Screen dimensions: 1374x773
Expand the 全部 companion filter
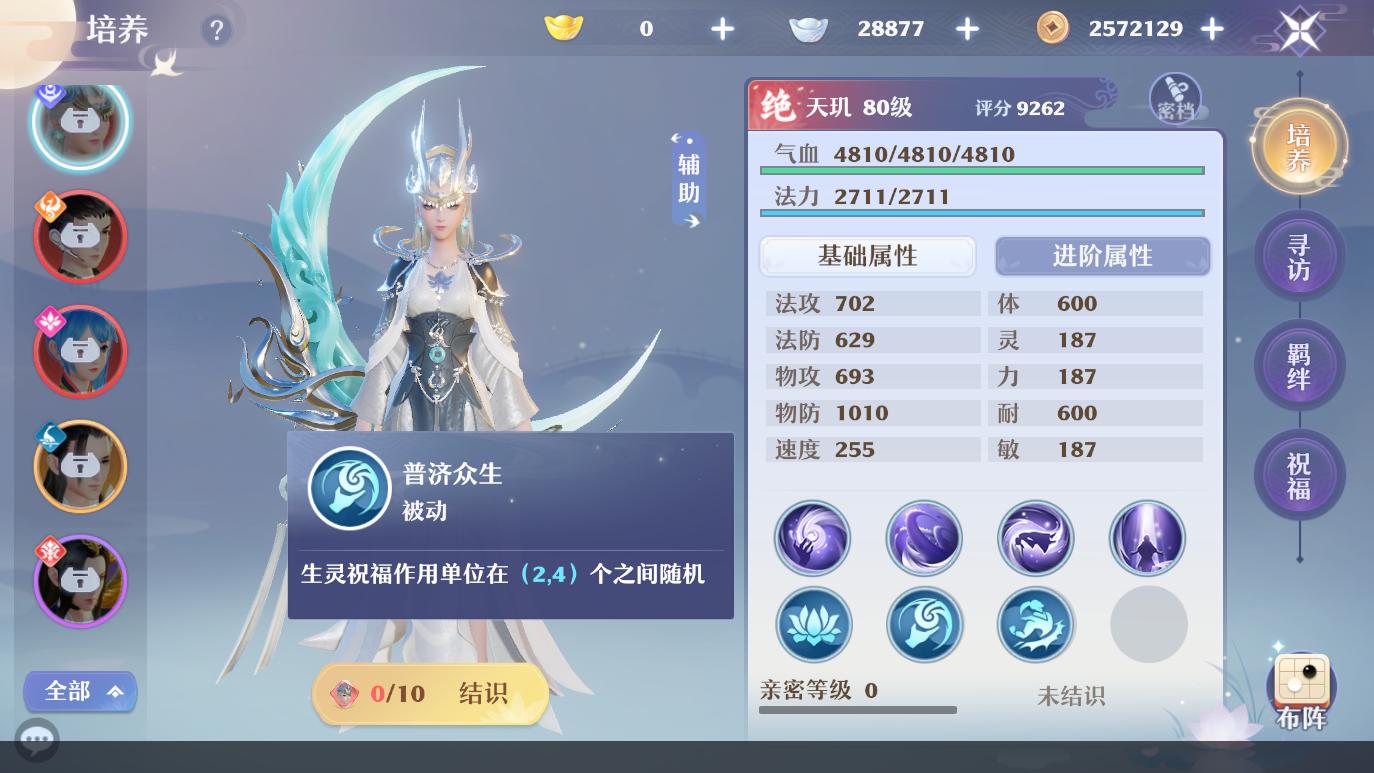tap(80, 691)
